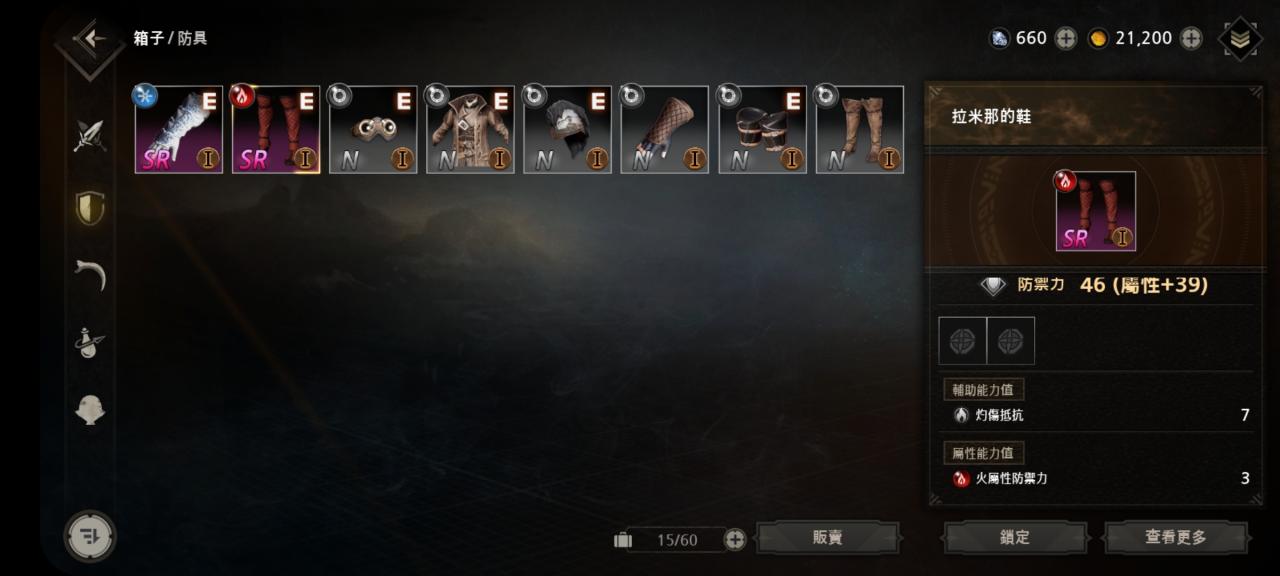Select the N brown coat slot
Viewport: 1280px width, 576px height.
(470, 130)
